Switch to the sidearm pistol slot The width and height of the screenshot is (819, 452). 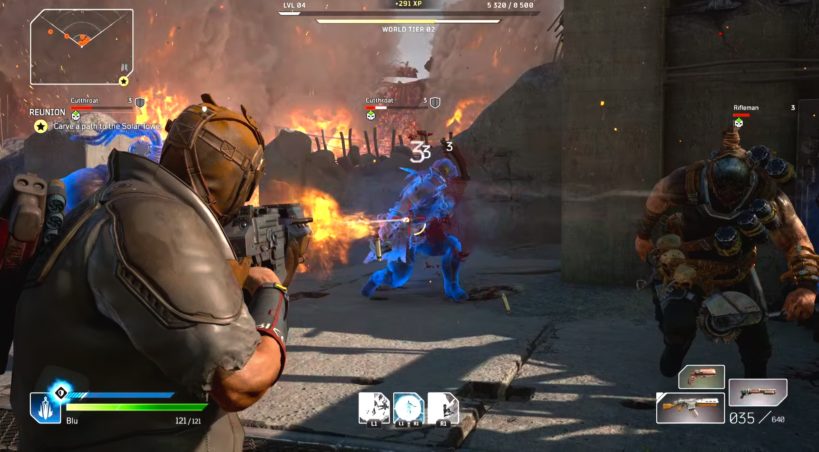pyautogui.click(x=701, y=377)
